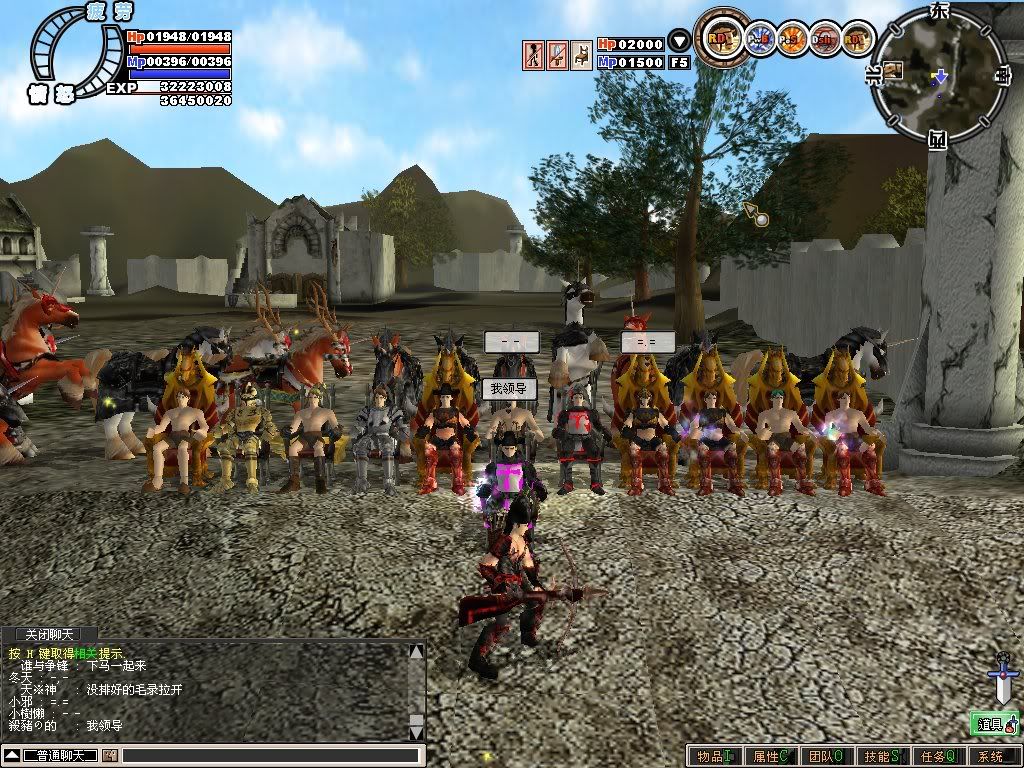
Task: Open the 属性 attributes panel
Action: [771, 757]
